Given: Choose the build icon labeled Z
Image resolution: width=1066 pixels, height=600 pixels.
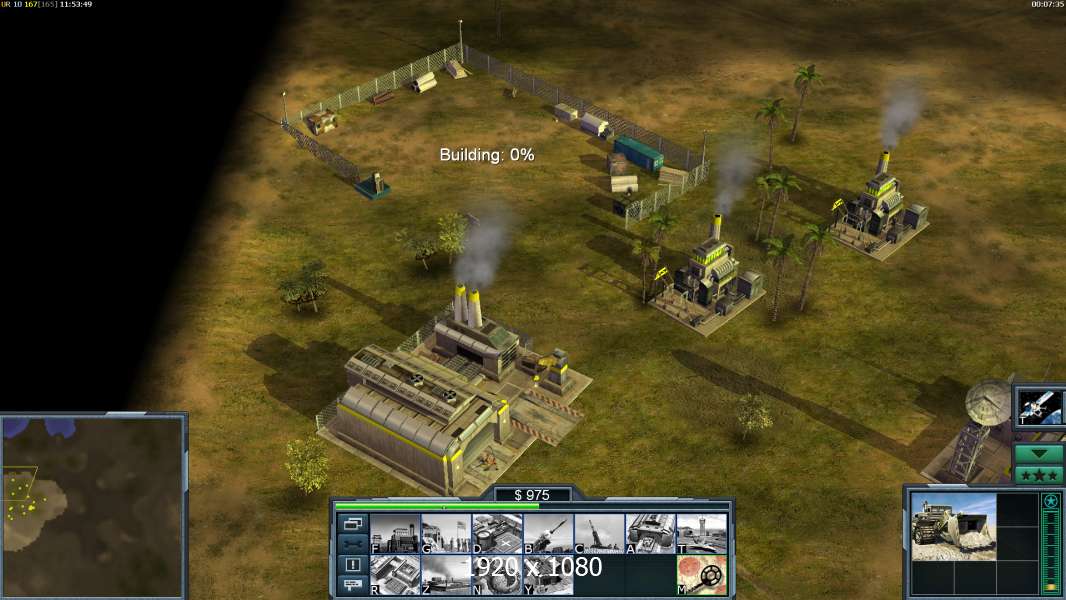Looking at the screenshot, I should pos(445,575).
